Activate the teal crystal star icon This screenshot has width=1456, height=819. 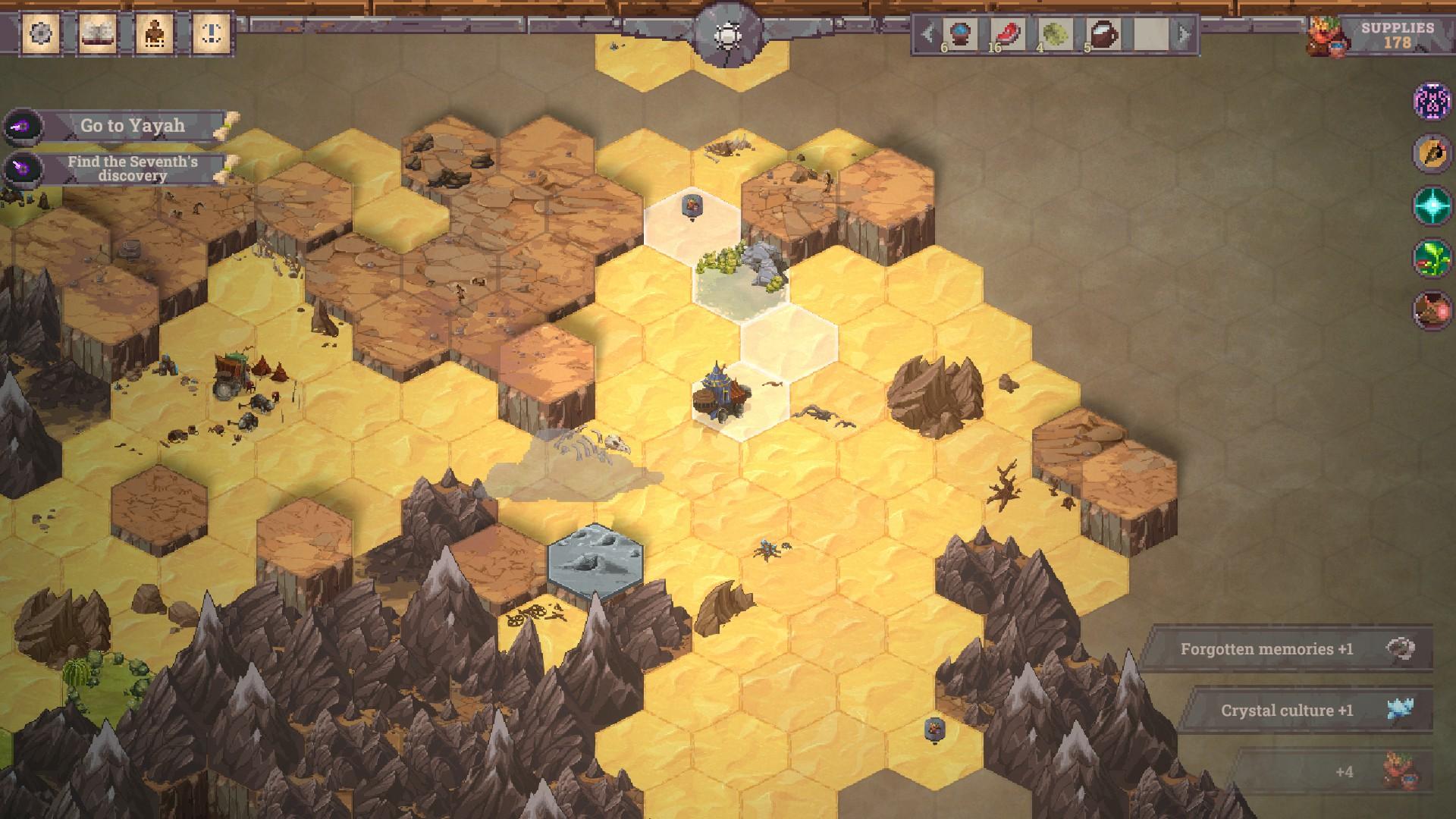click(x=1432, y=205)
